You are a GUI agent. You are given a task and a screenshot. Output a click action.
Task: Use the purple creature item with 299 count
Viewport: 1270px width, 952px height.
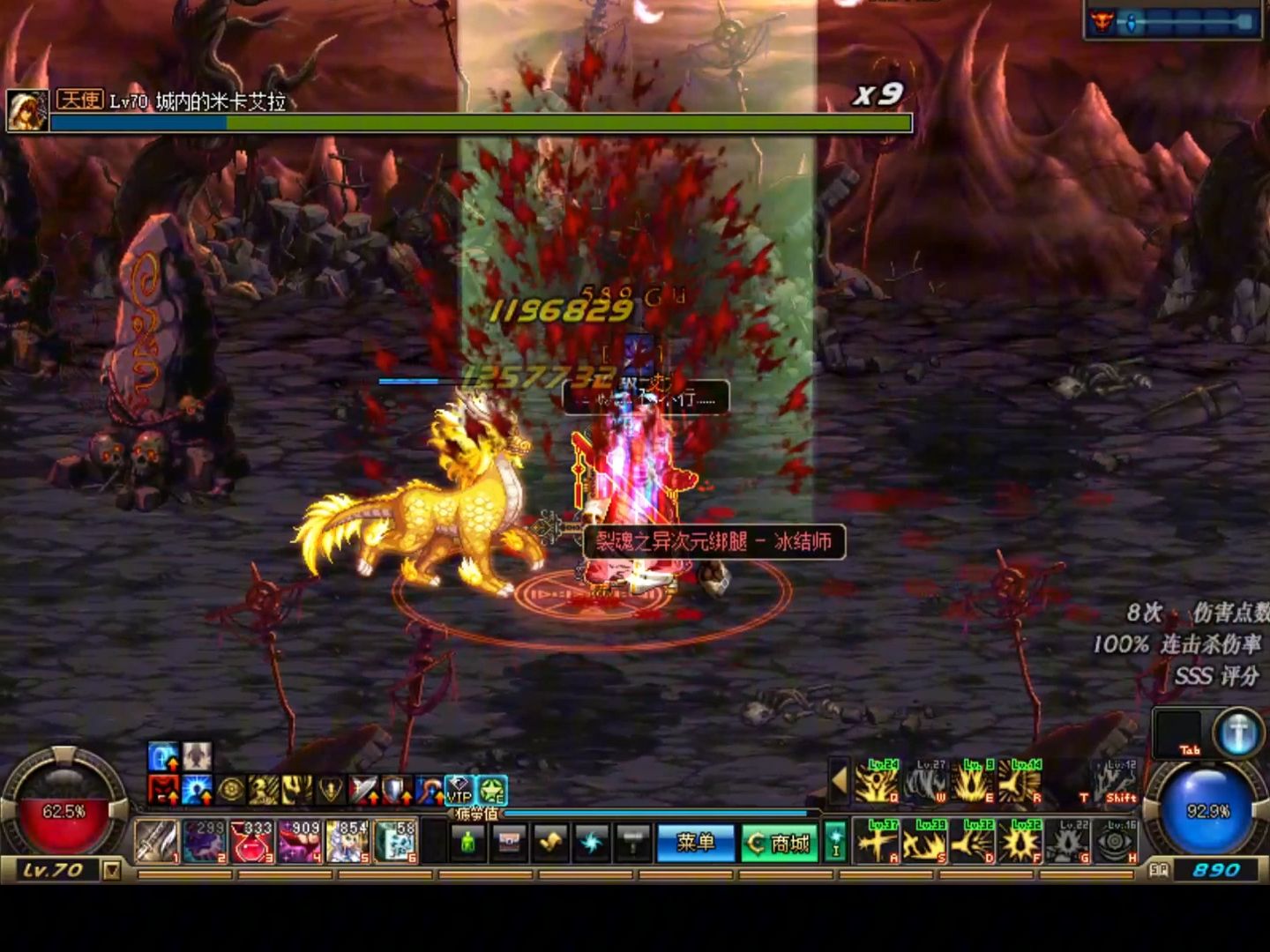[x=205, y=842]
